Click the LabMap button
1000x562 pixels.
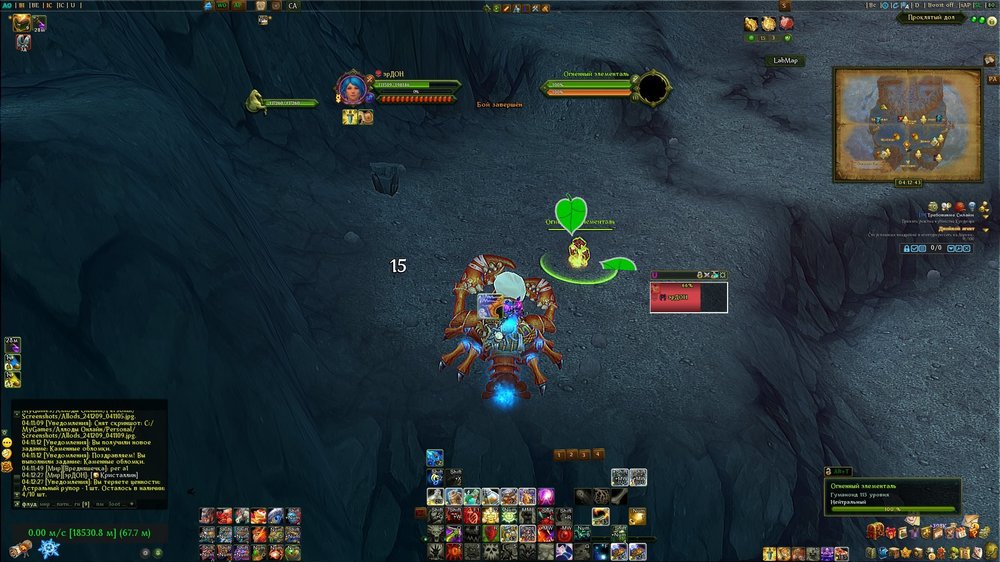coord(785,60)
